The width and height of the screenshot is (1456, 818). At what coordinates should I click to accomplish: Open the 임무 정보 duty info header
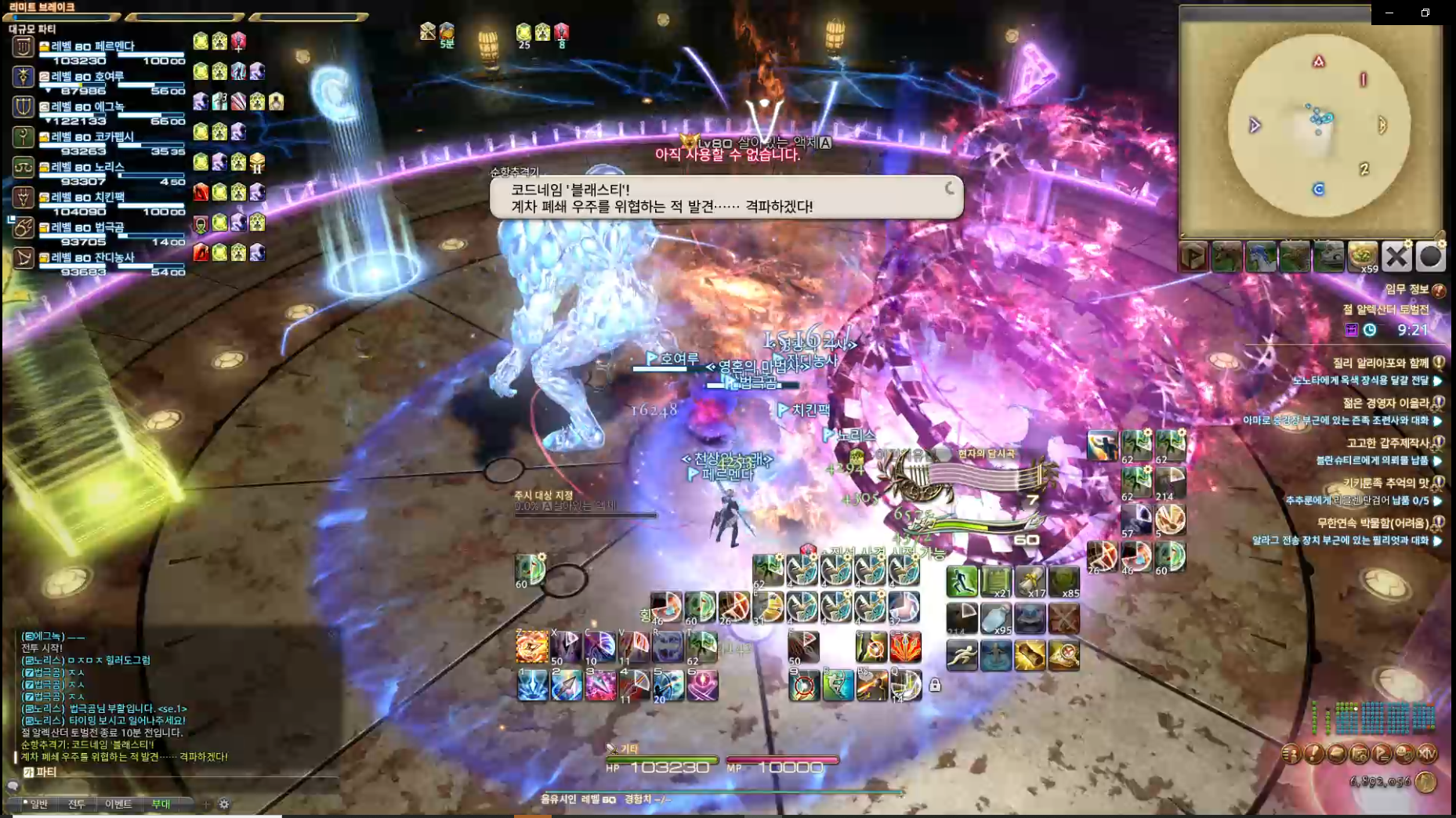pyautogui.click(x=1407, y=290)
